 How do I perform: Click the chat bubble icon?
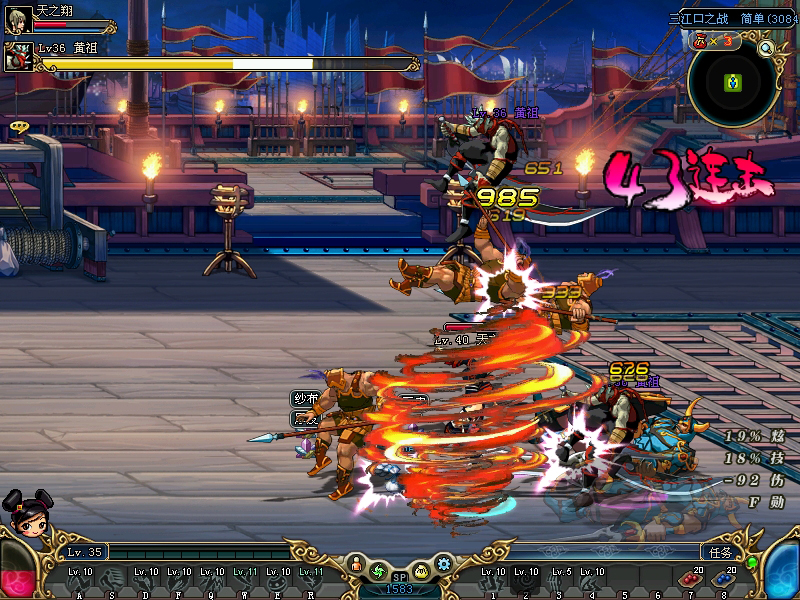click(x=18, y=127)
